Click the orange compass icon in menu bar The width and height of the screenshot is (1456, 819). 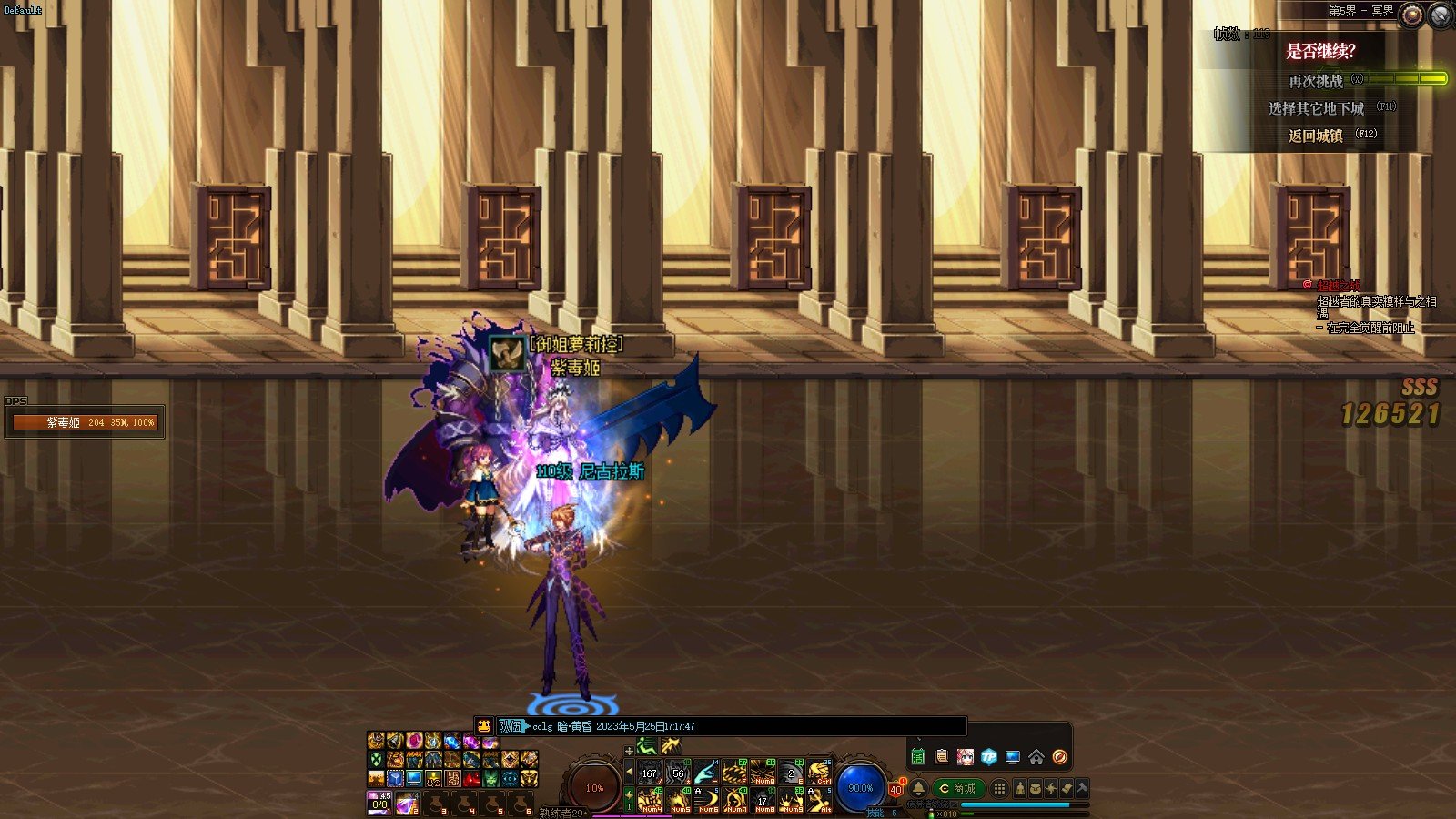[1059, 757]
